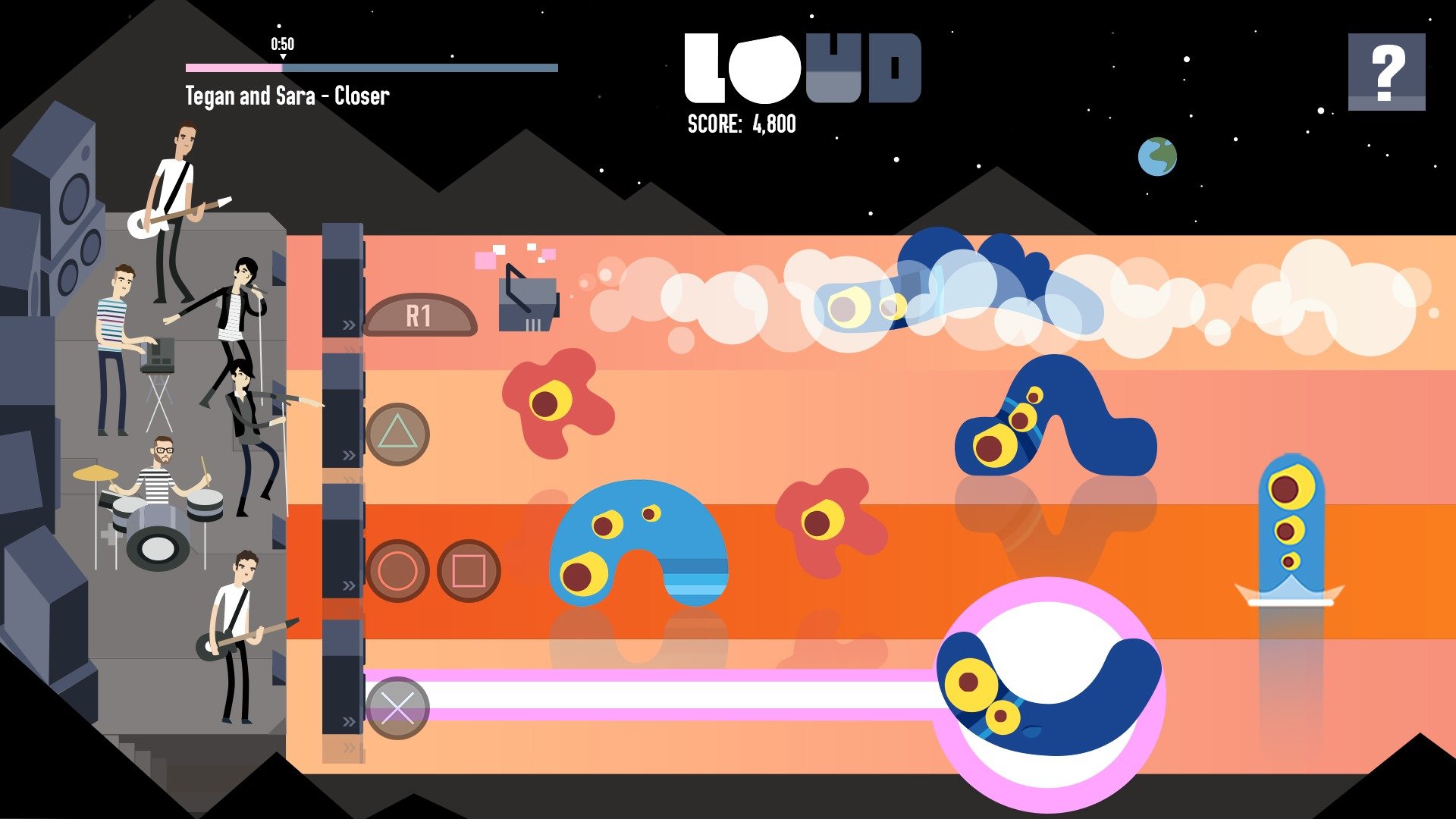Select the song title Tegan and Sara - Closer
Screen dimensions: 1456x819
click(x=286, y=96)
